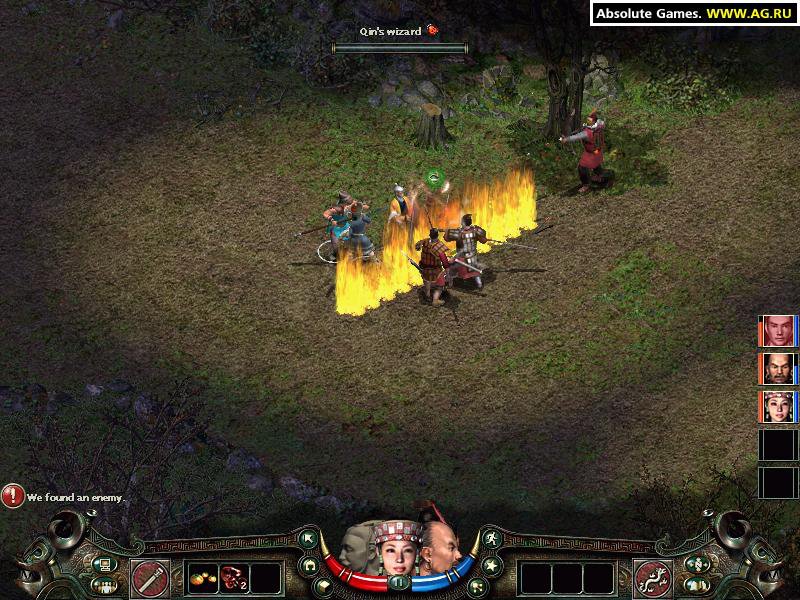Use the red meat item with count 2
This screenshot has width=800, height=600.
pyautogui.click(x=235, y=577)
